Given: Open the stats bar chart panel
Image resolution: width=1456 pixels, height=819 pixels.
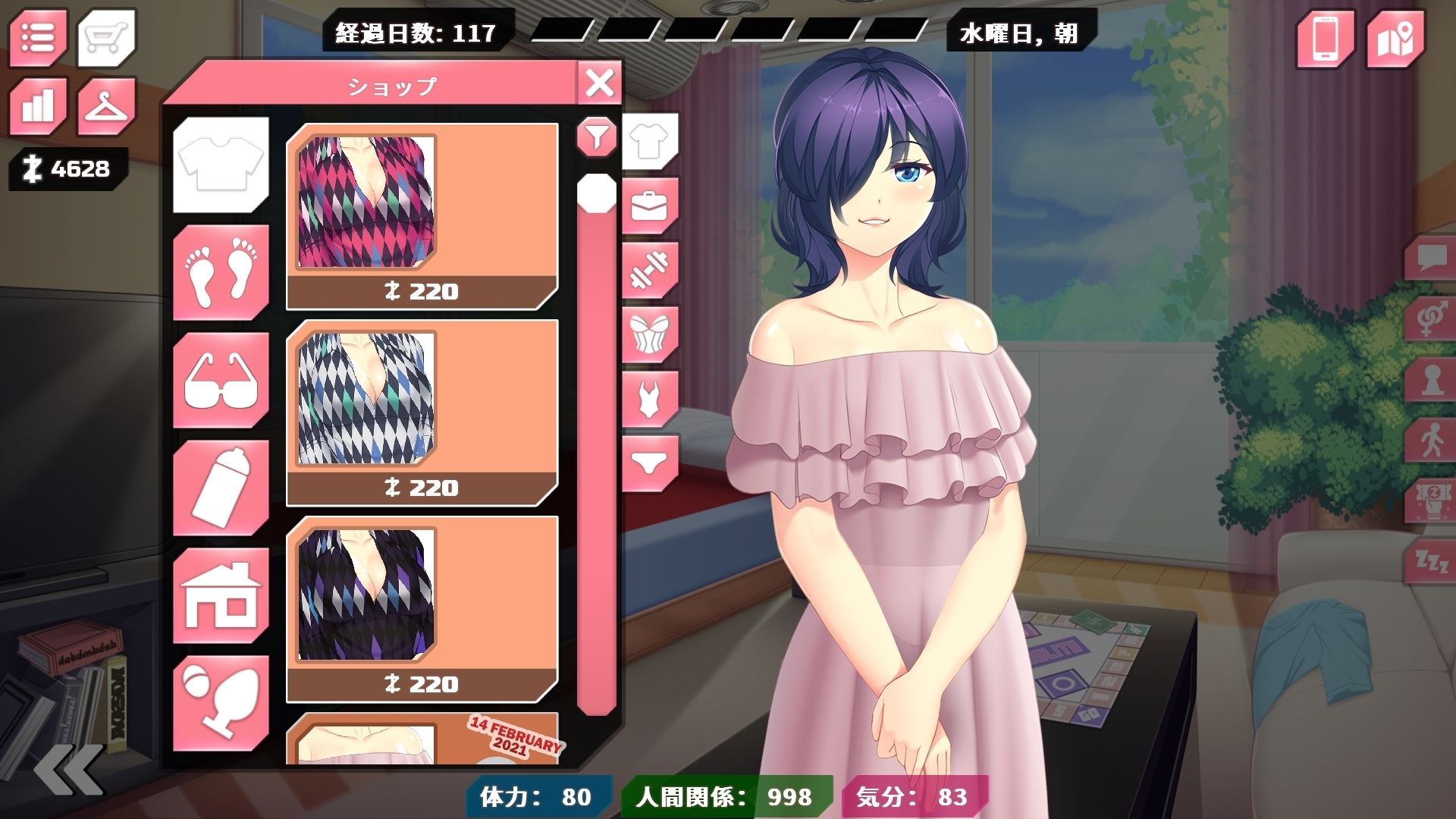Looking at the screenshot, I should (38, 105).
